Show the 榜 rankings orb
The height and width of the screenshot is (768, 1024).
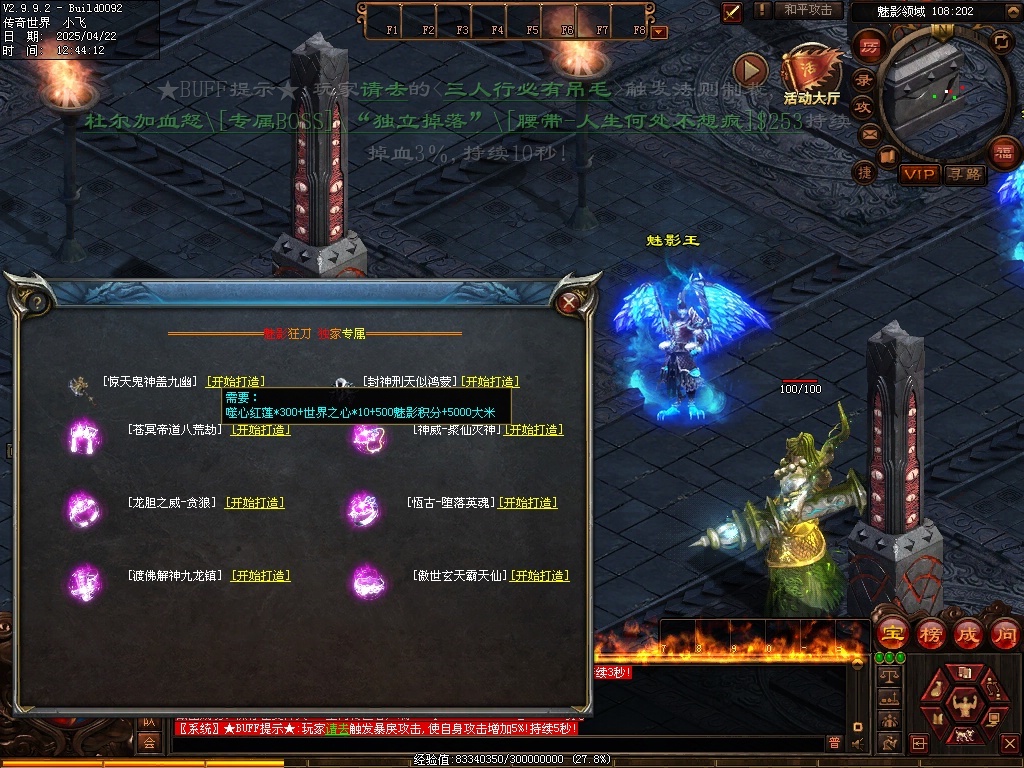click(x=931, y=634)
